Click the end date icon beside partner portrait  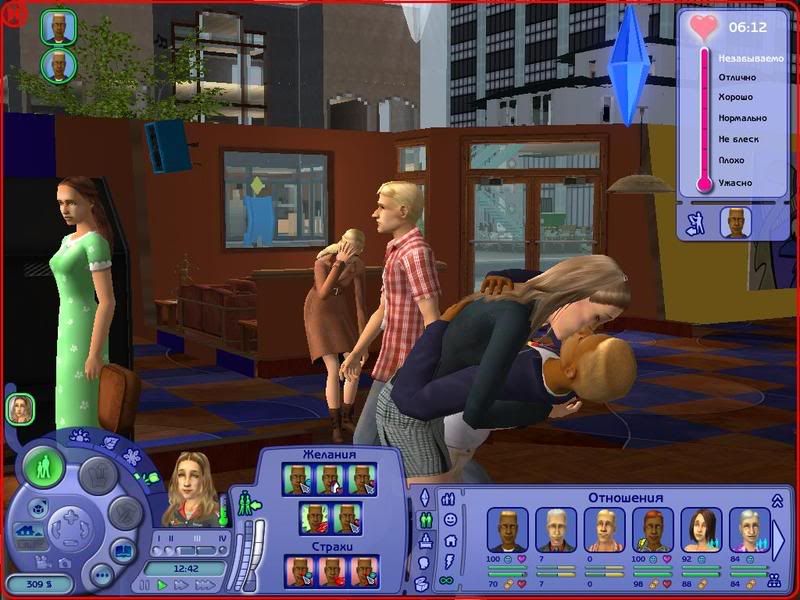click(x=694, y=223)
